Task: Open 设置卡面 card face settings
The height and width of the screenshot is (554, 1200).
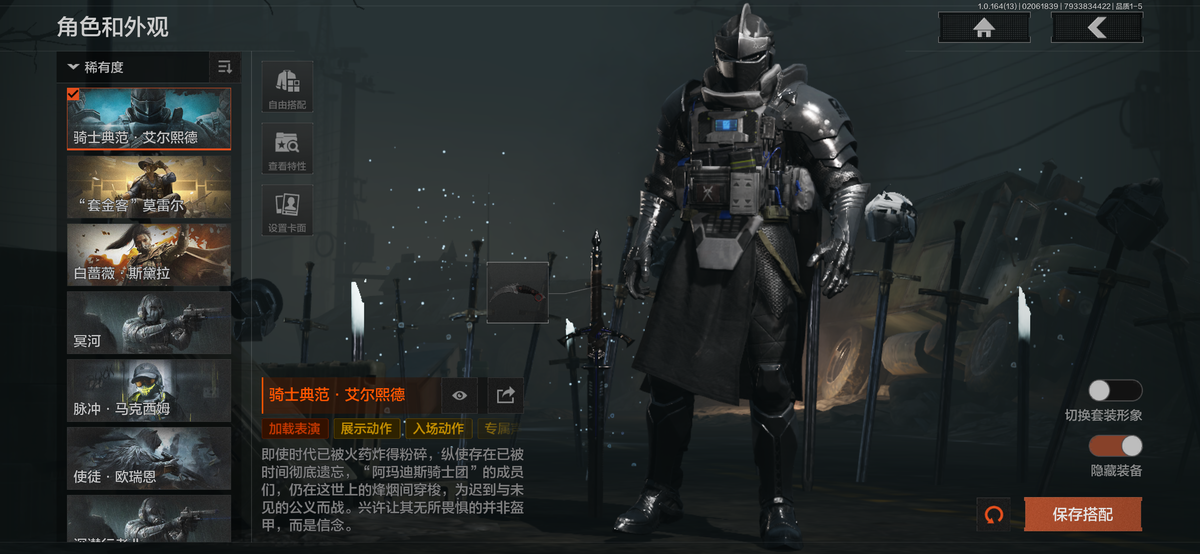Action: tap(287, 210)
